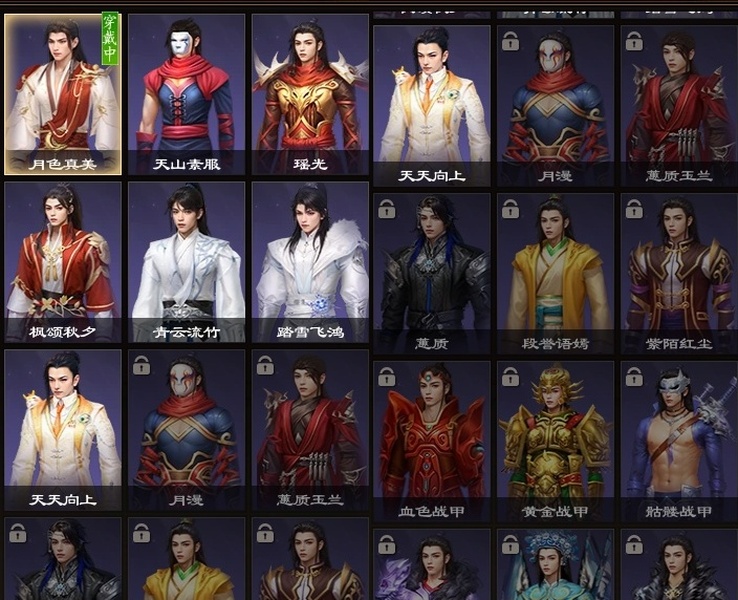The width and height of the screenshot is (738, 600).
Task: Choose the 天山素服 masked outfit
Action: click(186, 94)
